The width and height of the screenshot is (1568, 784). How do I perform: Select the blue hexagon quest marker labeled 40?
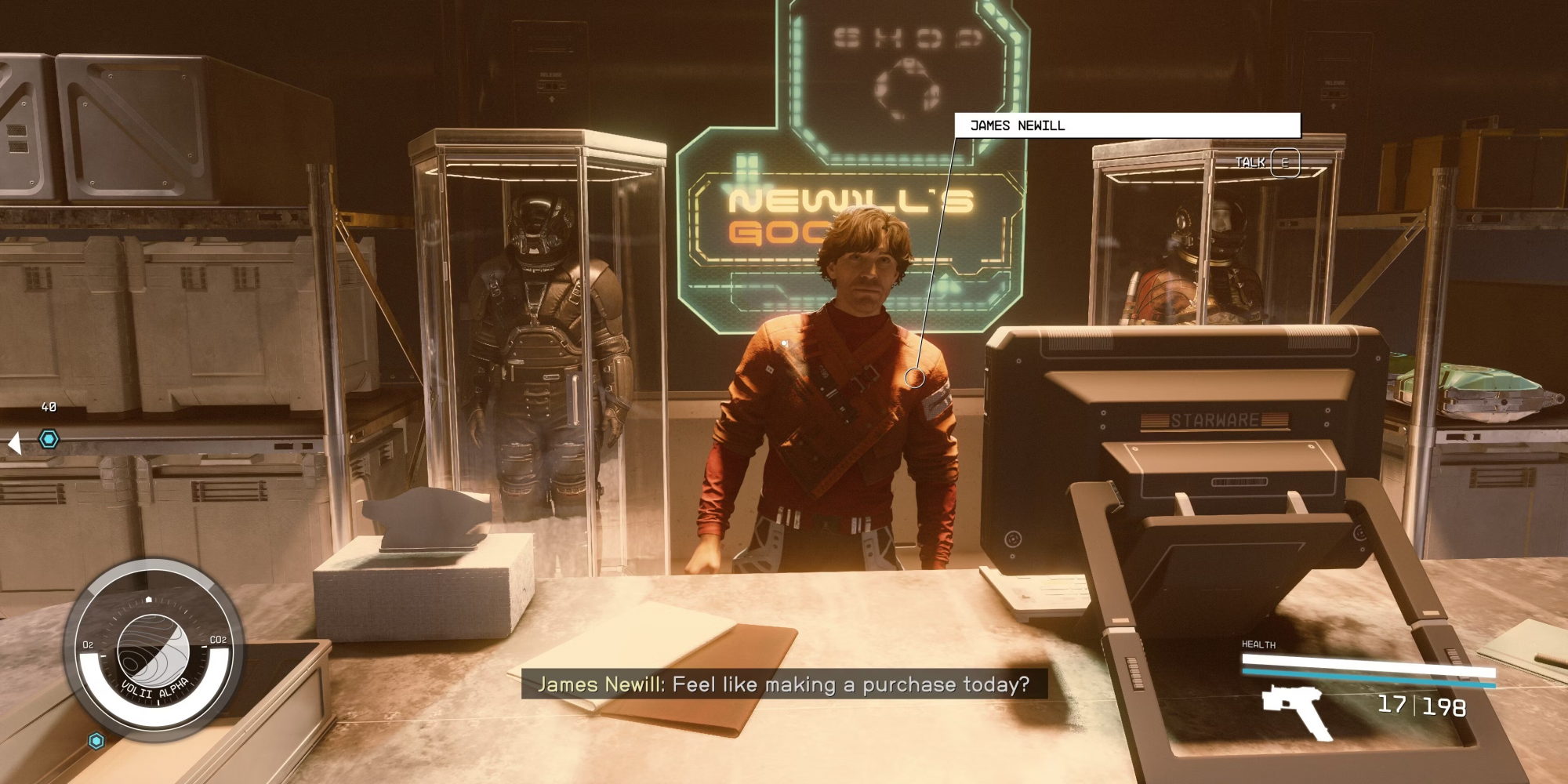pyautogui.click(x=49, y=439)
